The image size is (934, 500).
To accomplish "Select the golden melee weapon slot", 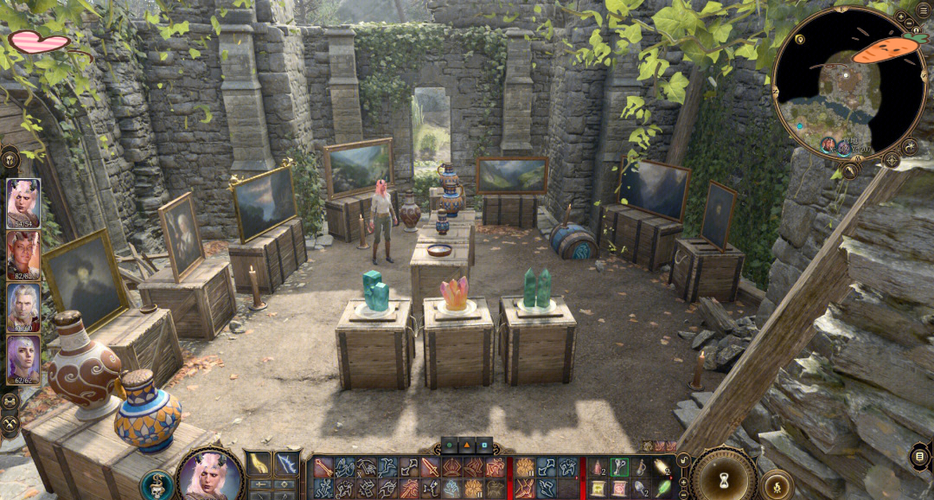I will coord(259,463).
